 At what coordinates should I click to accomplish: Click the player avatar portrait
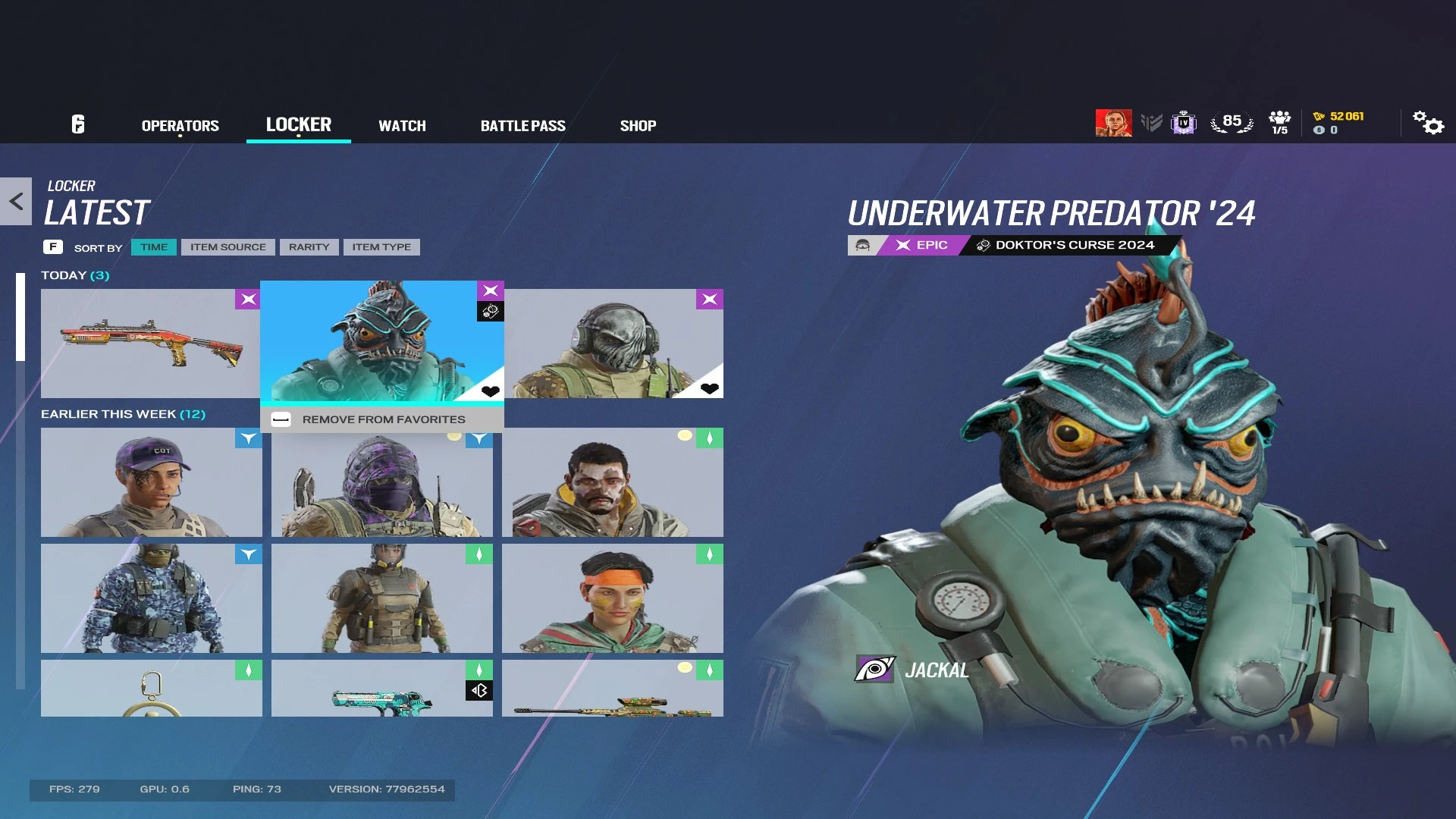[x=1114, y=122]
